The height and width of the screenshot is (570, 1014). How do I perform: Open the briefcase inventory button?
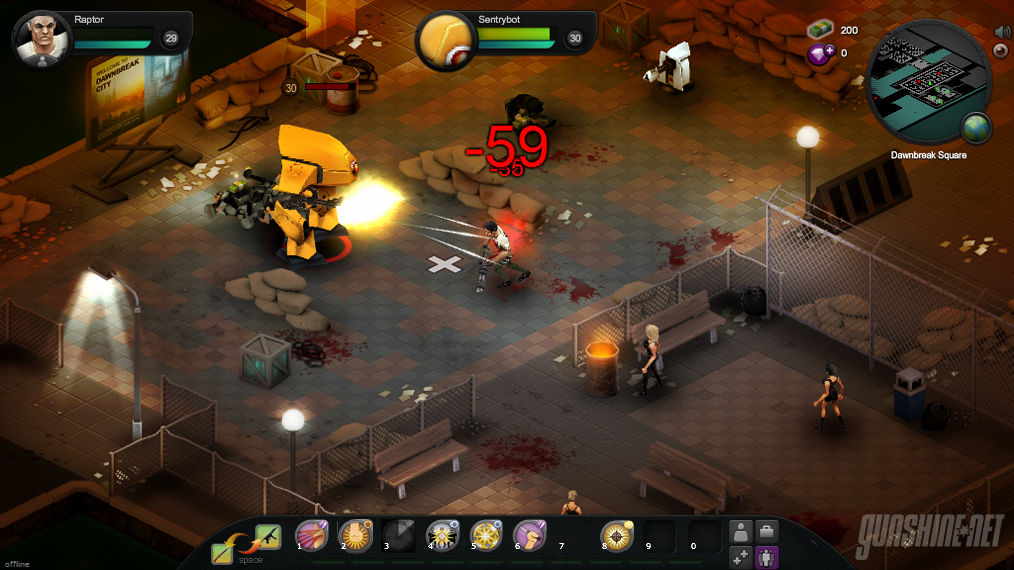(767, 532)
